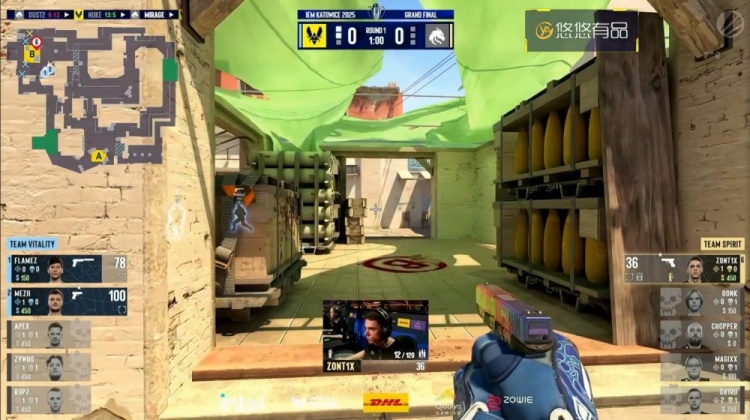Click the Team Spirit logo in scoreboard
This screenshot has height=420, width=750.
click(437, 36)
